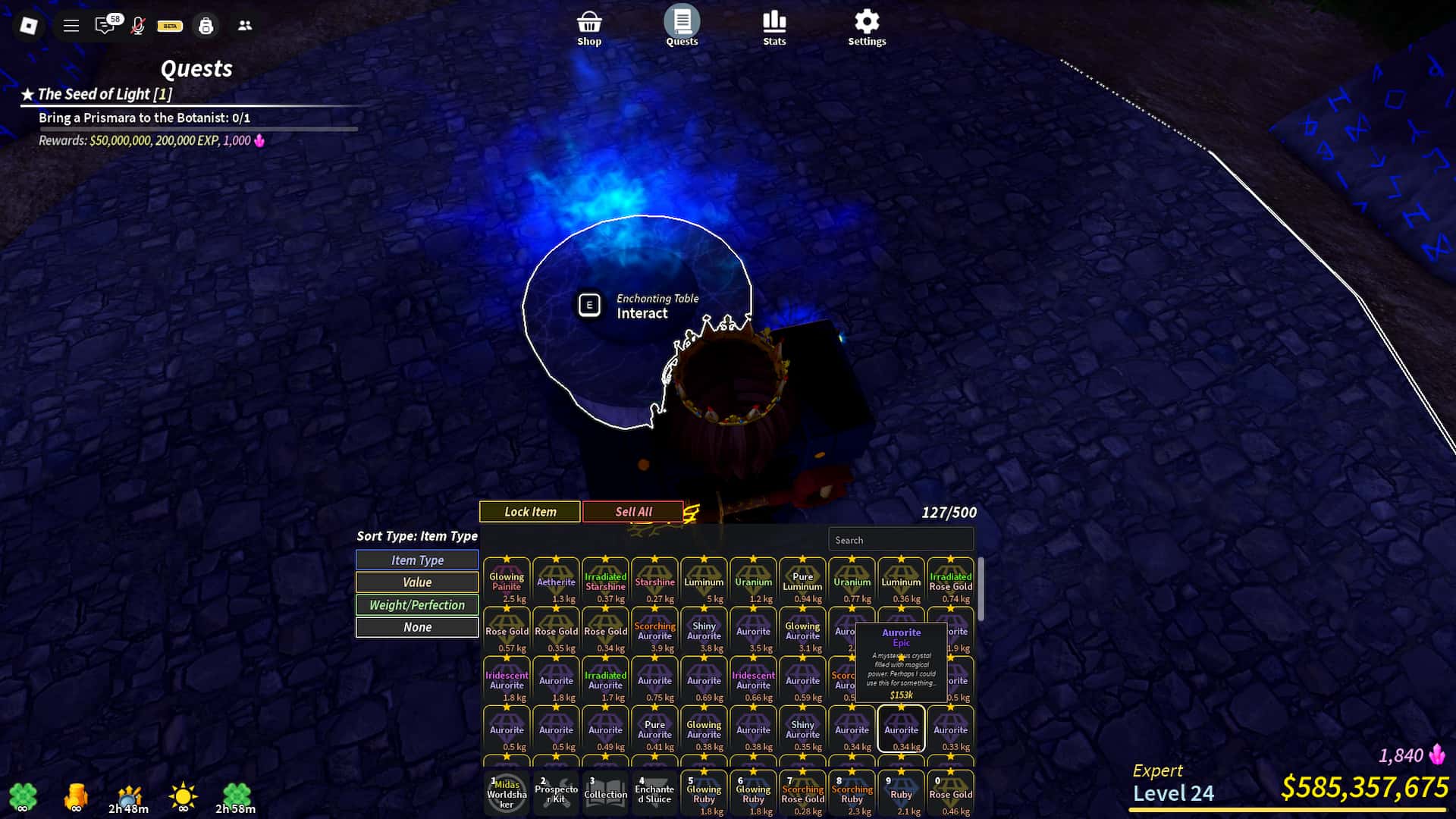
Task: Select the Glowing Painite 2.5 kg slot
Action: click(507, 582)
